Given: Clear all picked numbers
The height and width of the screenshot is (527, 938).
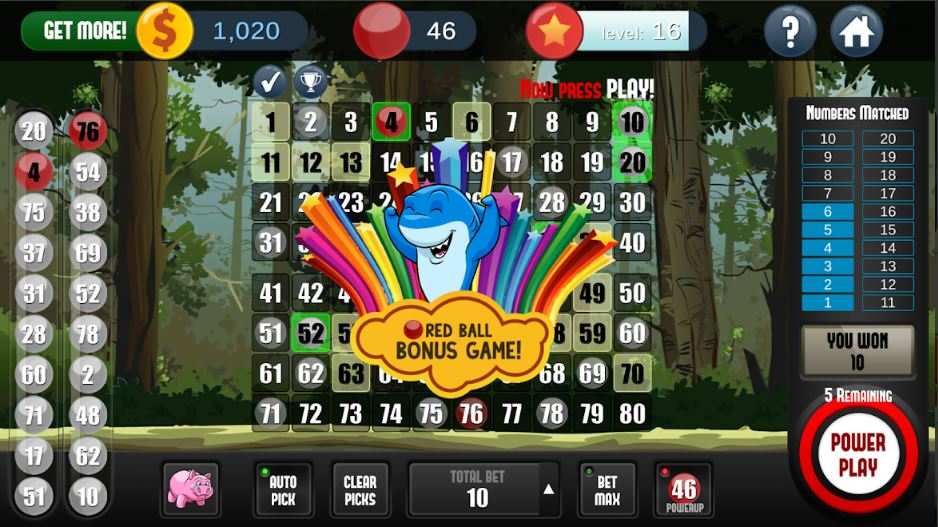Looking at the screenshot, I should (360, 490).
